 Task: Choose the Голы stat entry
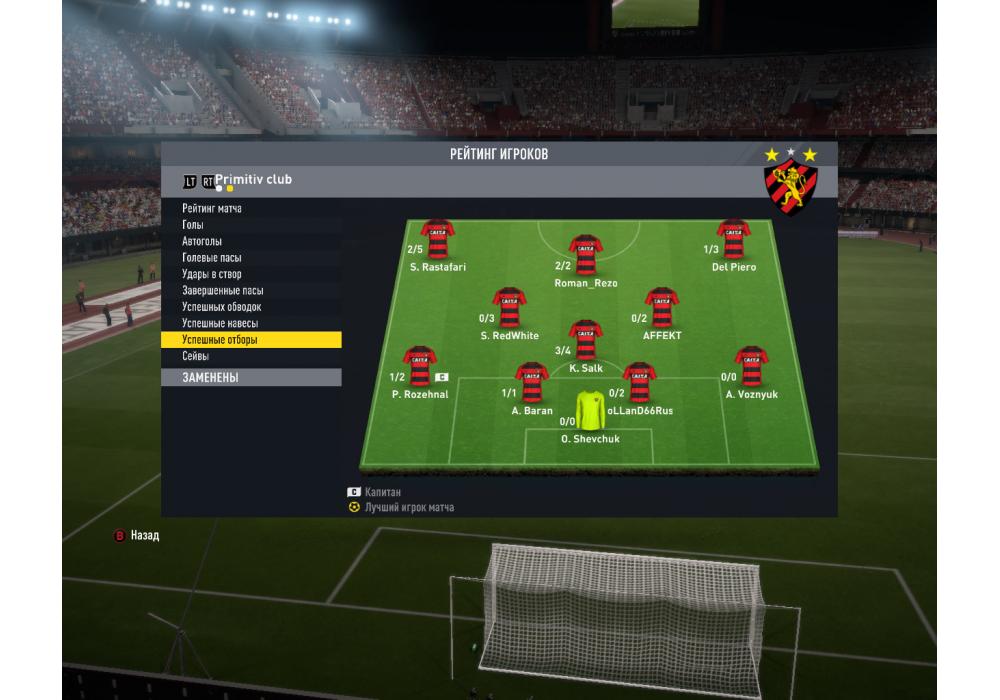[193, 225]
